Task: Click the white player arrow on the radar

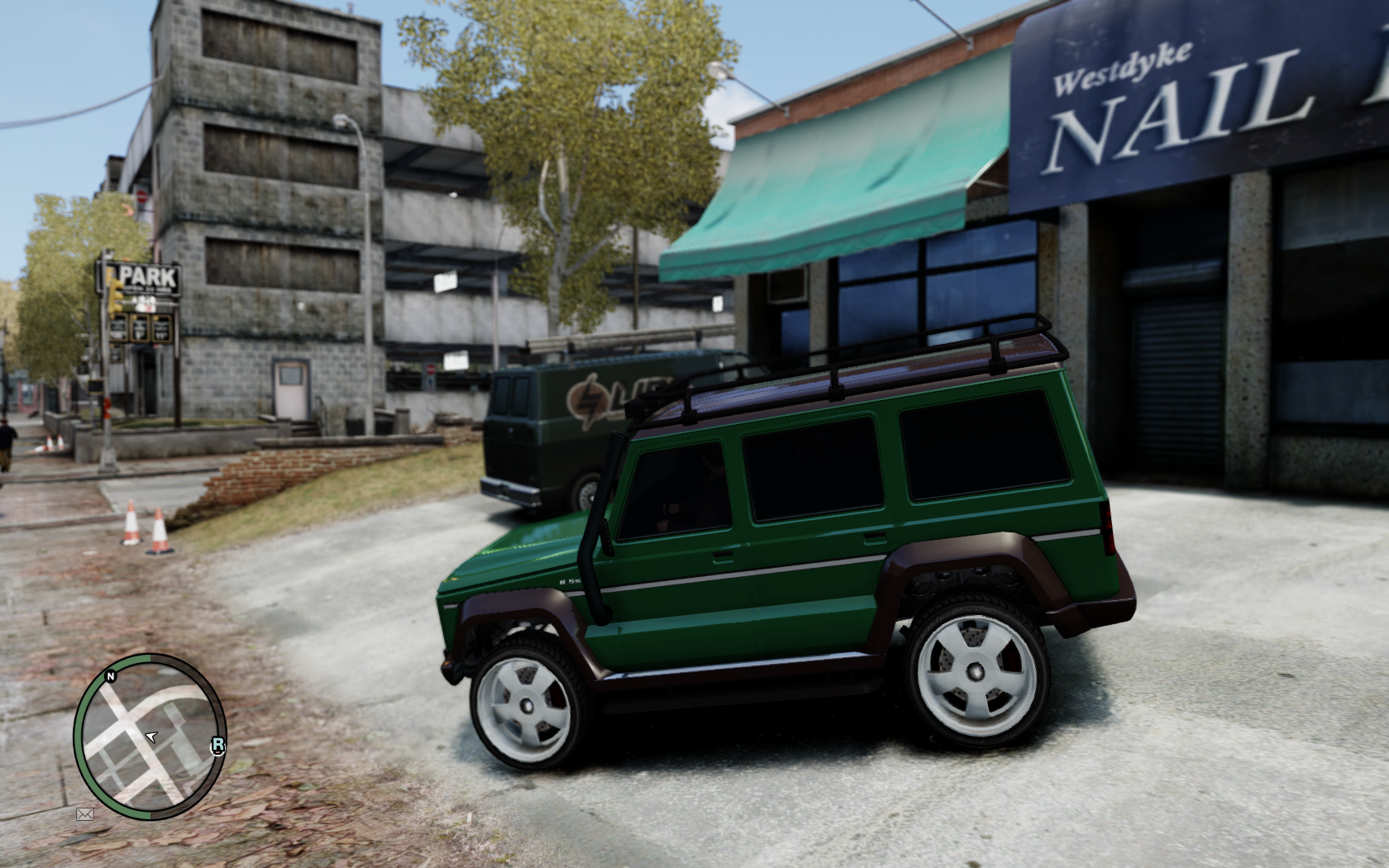Action: tap(150, 736)
